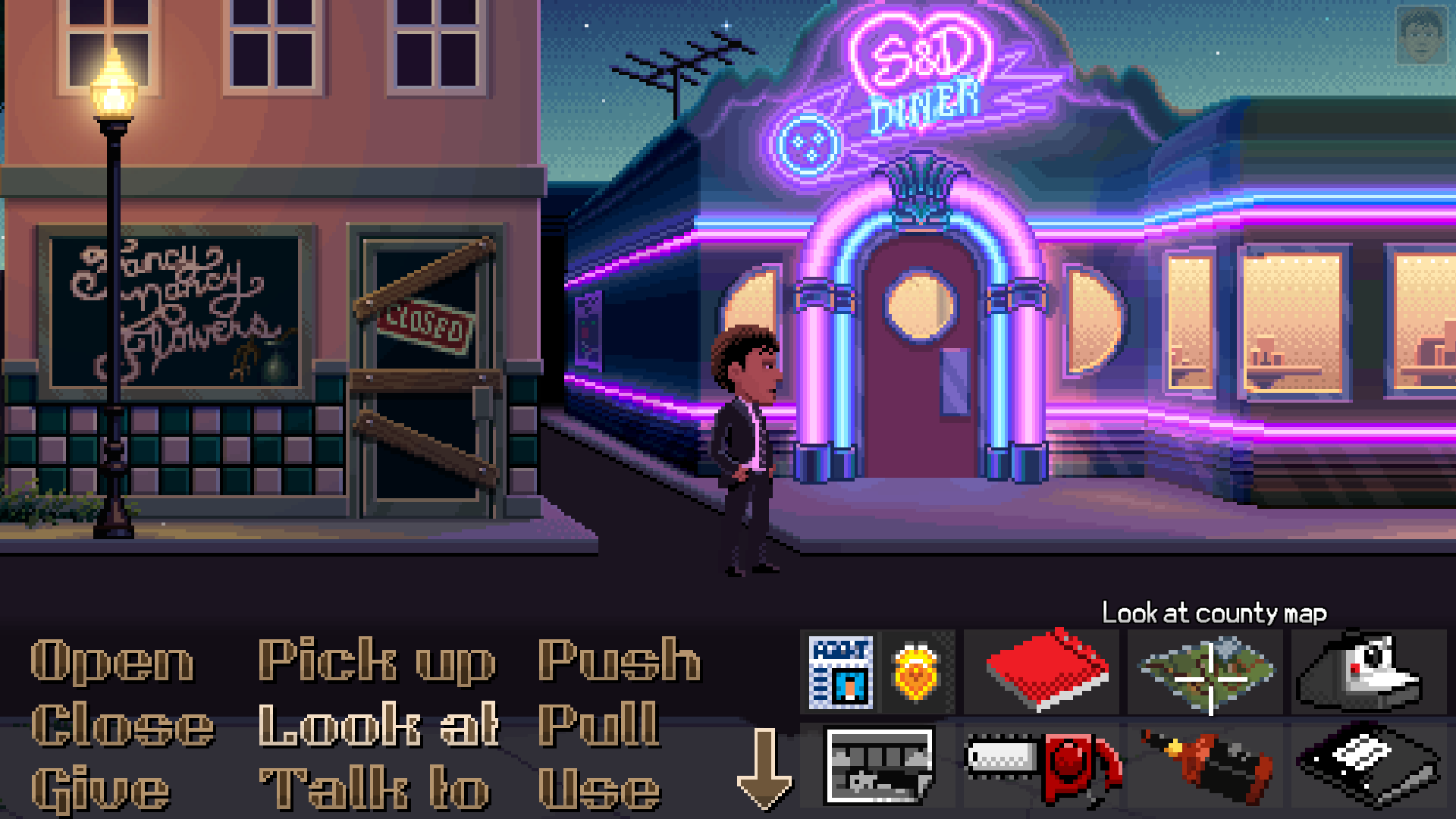Viewport: 1456px width, 819px height.
Task: Click the Look at verb
Action: [x=377, y=725]
